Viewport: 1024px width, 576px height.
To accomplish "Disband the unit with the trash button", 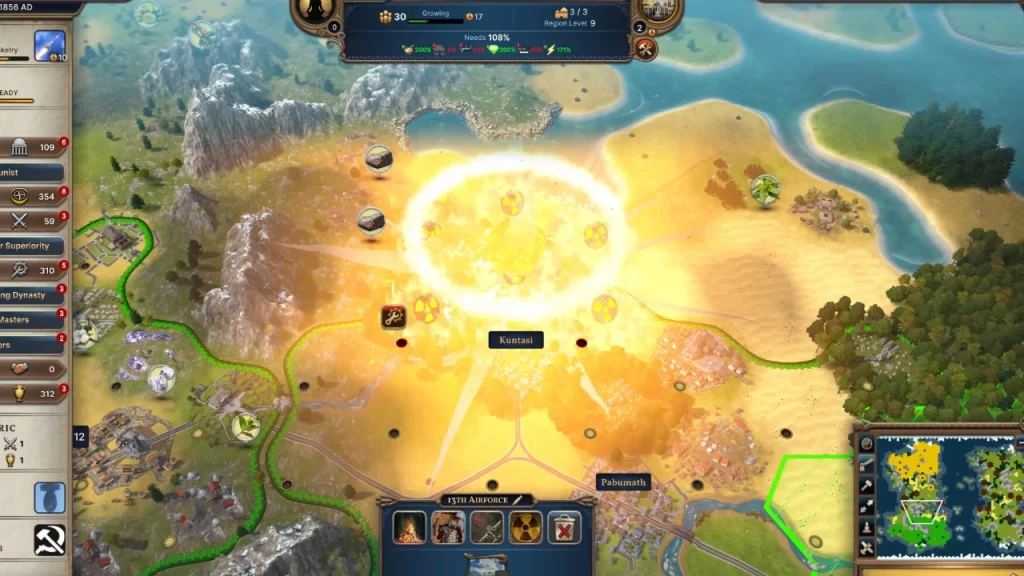I will [x=566, y=527].
